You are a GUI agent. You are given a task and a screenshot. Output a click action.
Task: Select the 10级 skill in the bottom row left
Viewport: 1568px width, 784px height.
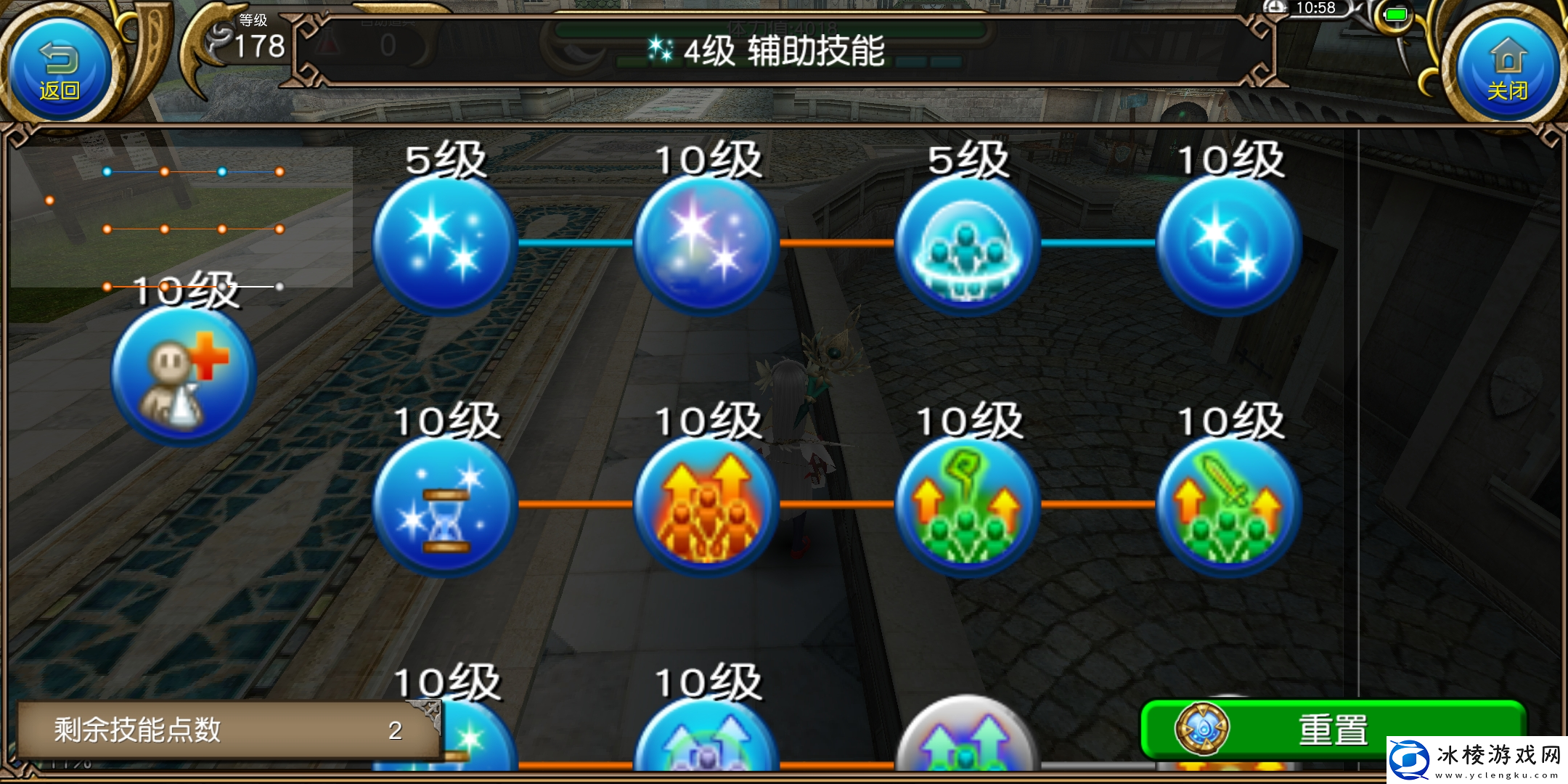pyautogui.click(x=443, y=755)
